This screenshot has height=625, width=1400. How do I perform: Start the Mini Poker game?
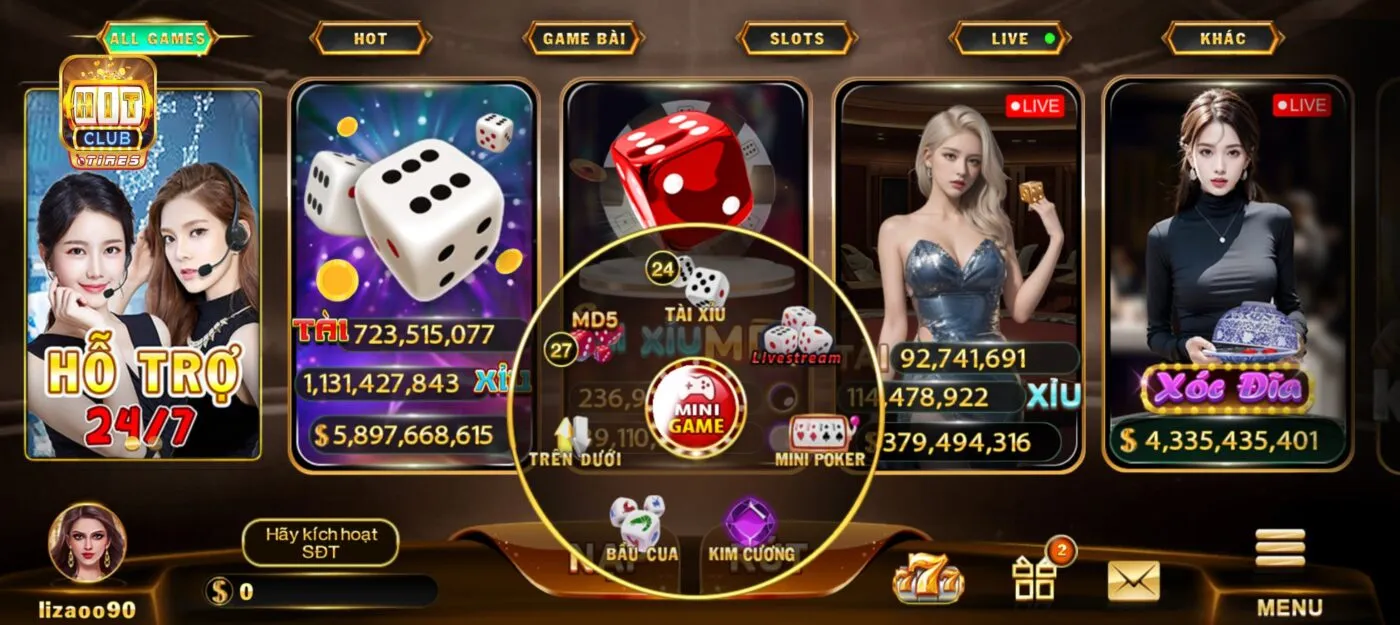click(820, 440)
